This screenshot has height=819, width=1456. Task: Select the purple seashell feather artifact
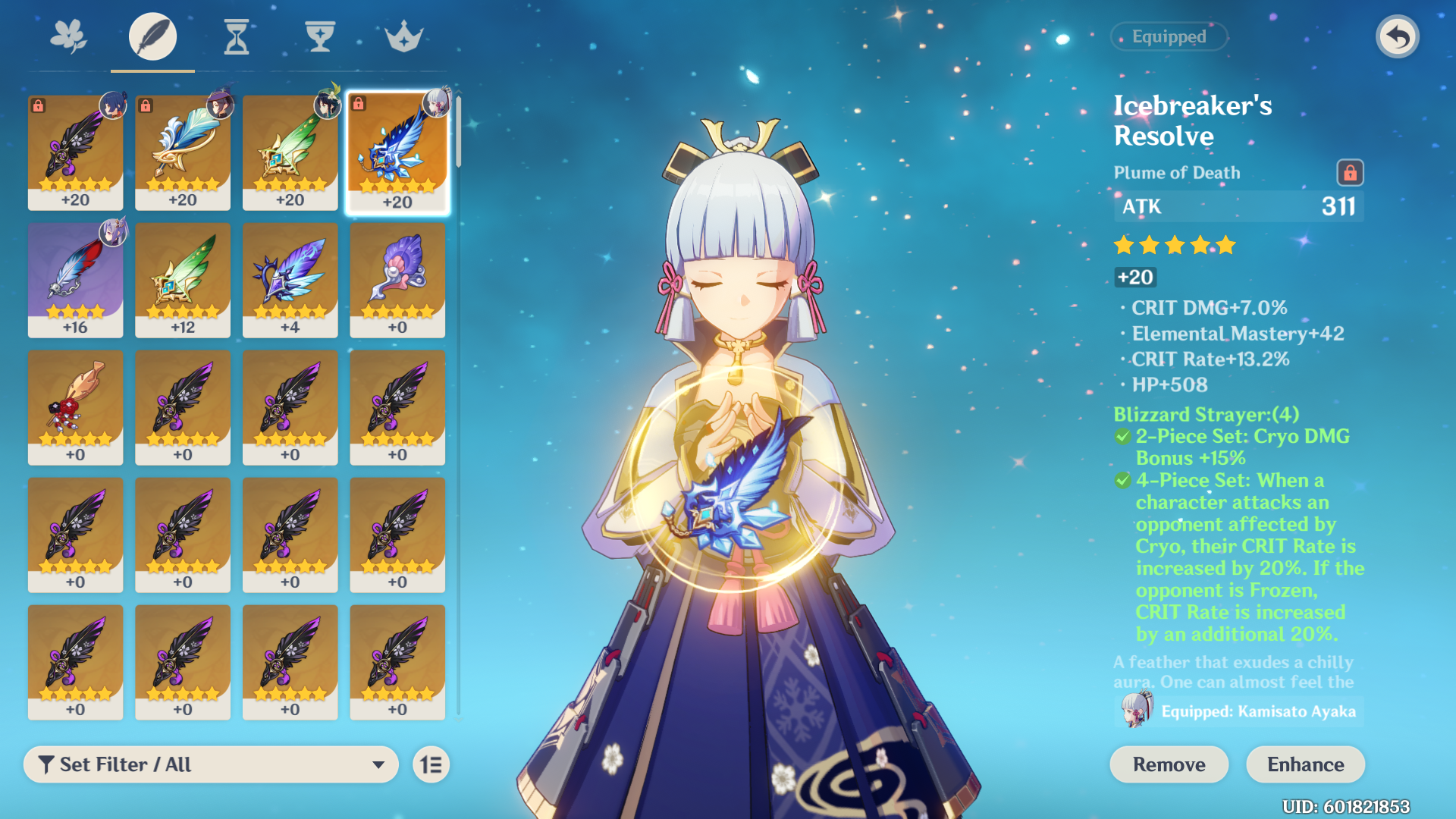click(x=397, y=280)
